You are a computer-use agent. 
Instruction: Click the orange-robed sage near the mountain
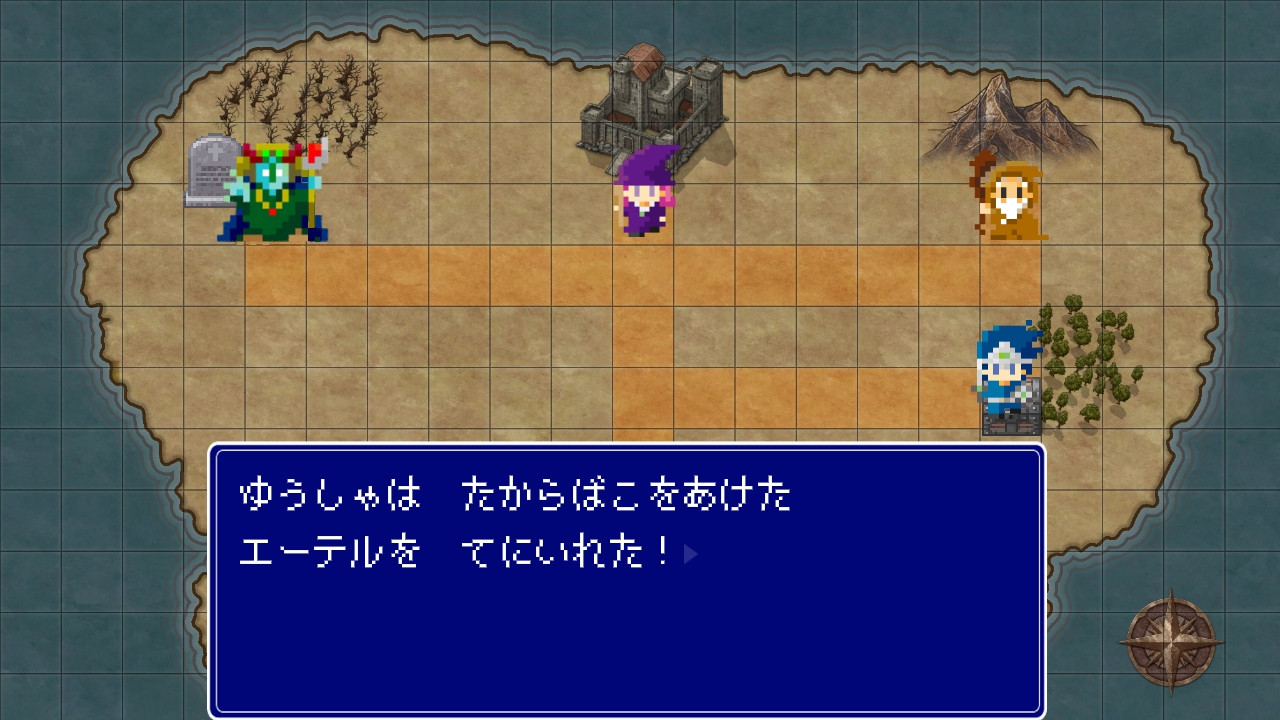pos(1013,200)
